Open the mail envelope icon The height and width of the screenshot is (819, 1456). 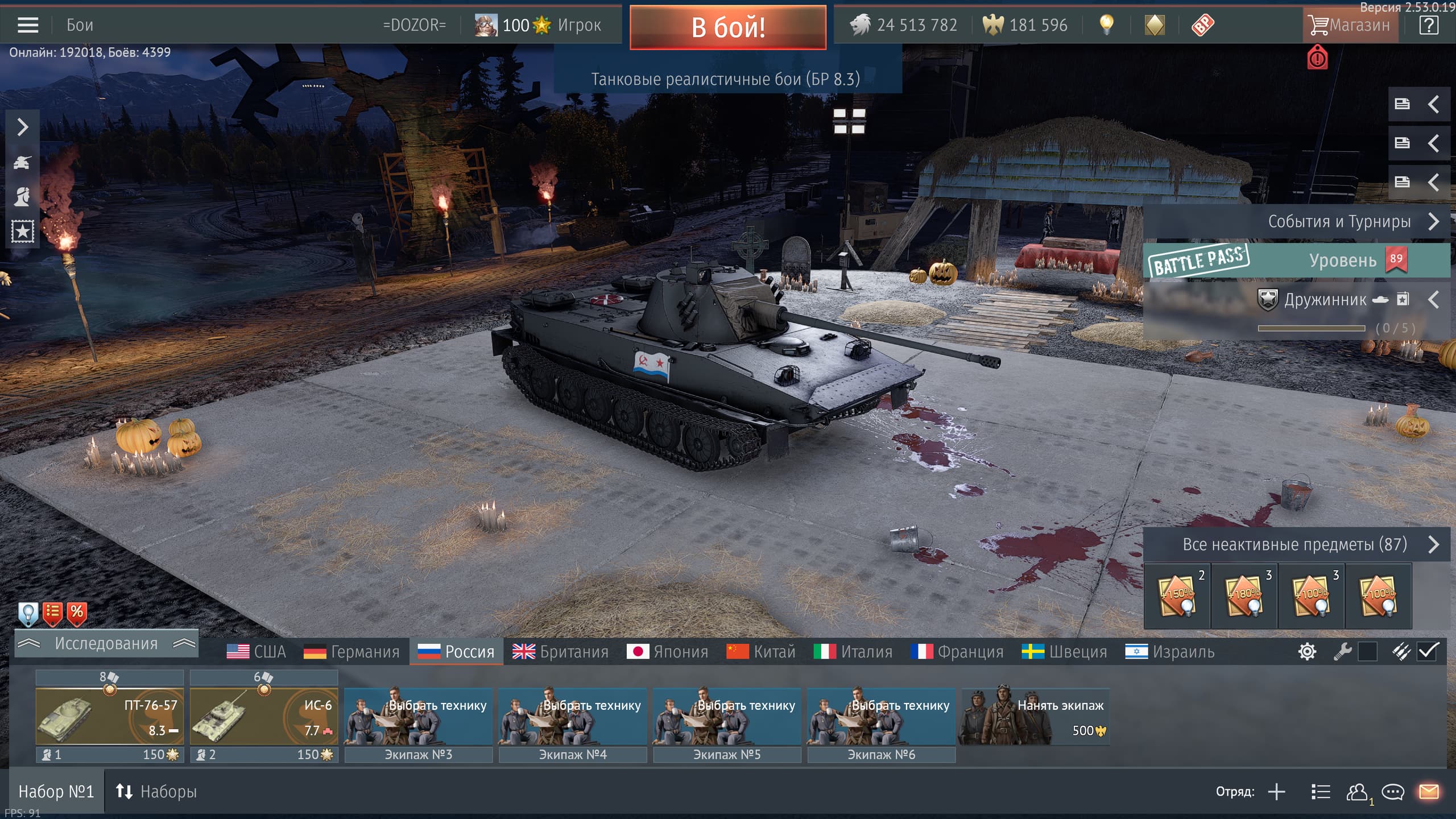click(x=1429, y=792)
